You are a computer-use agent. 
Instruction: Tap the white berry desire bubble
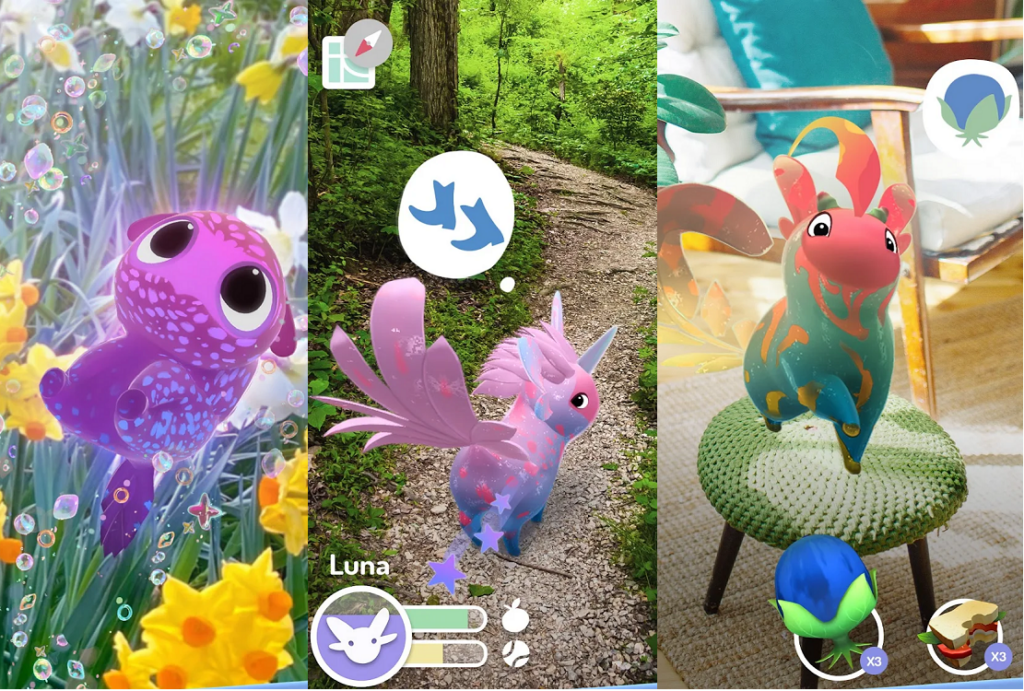coord(967,109)
